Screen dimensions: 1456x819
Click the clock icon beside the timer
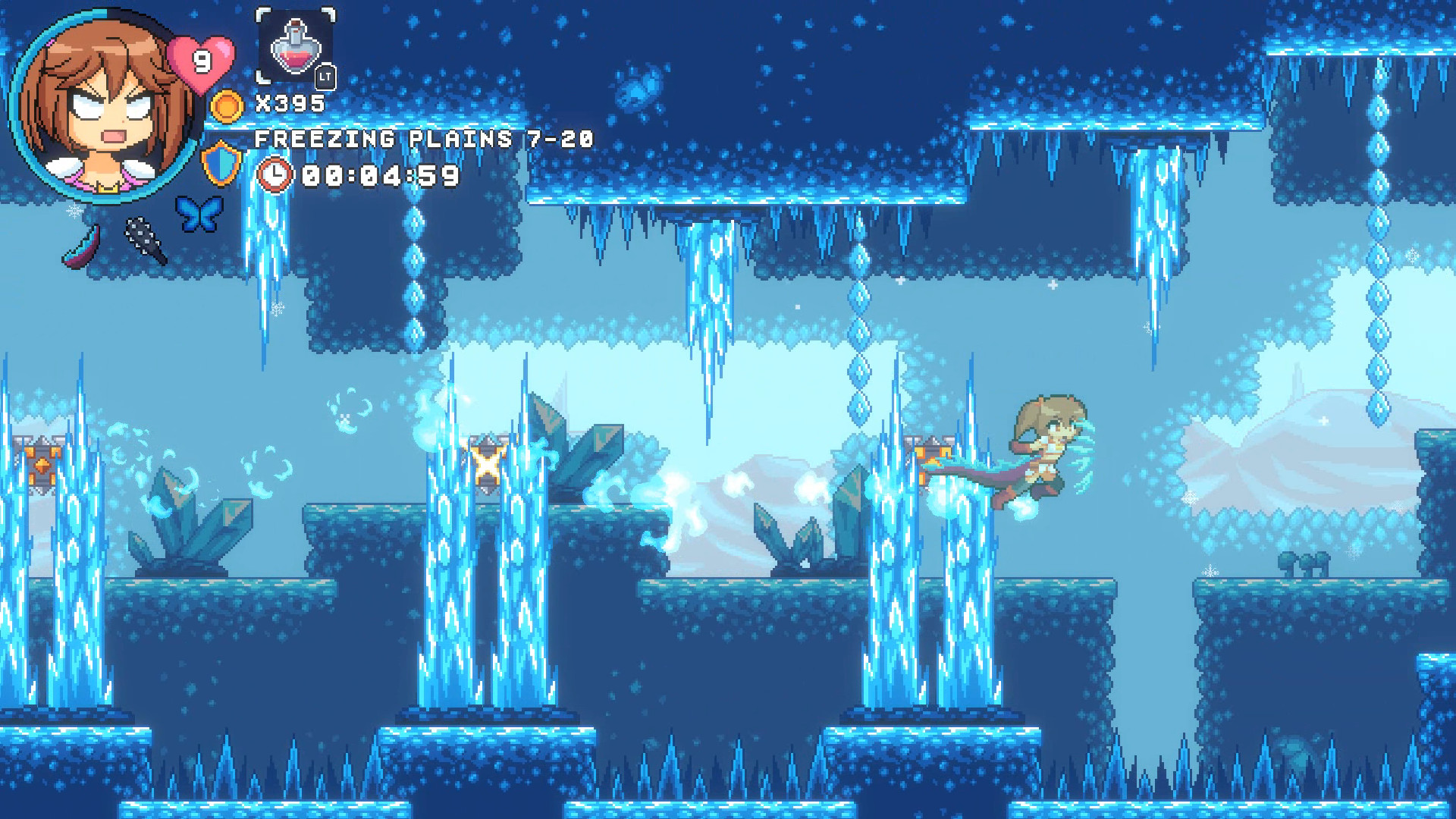tap(275, 175)
